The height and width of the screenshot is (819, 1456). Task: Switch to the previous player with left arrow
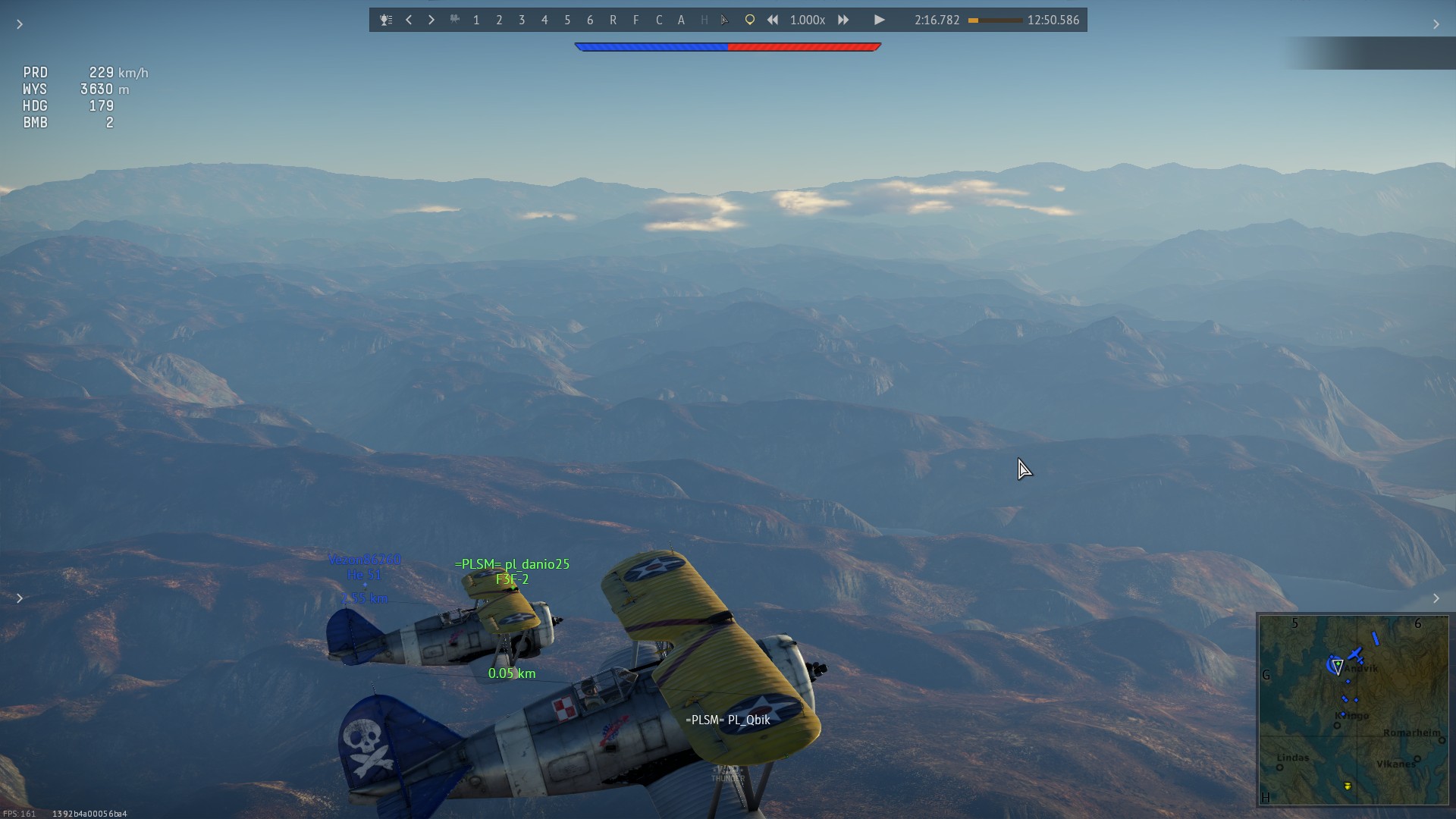[x=409, y=20]
